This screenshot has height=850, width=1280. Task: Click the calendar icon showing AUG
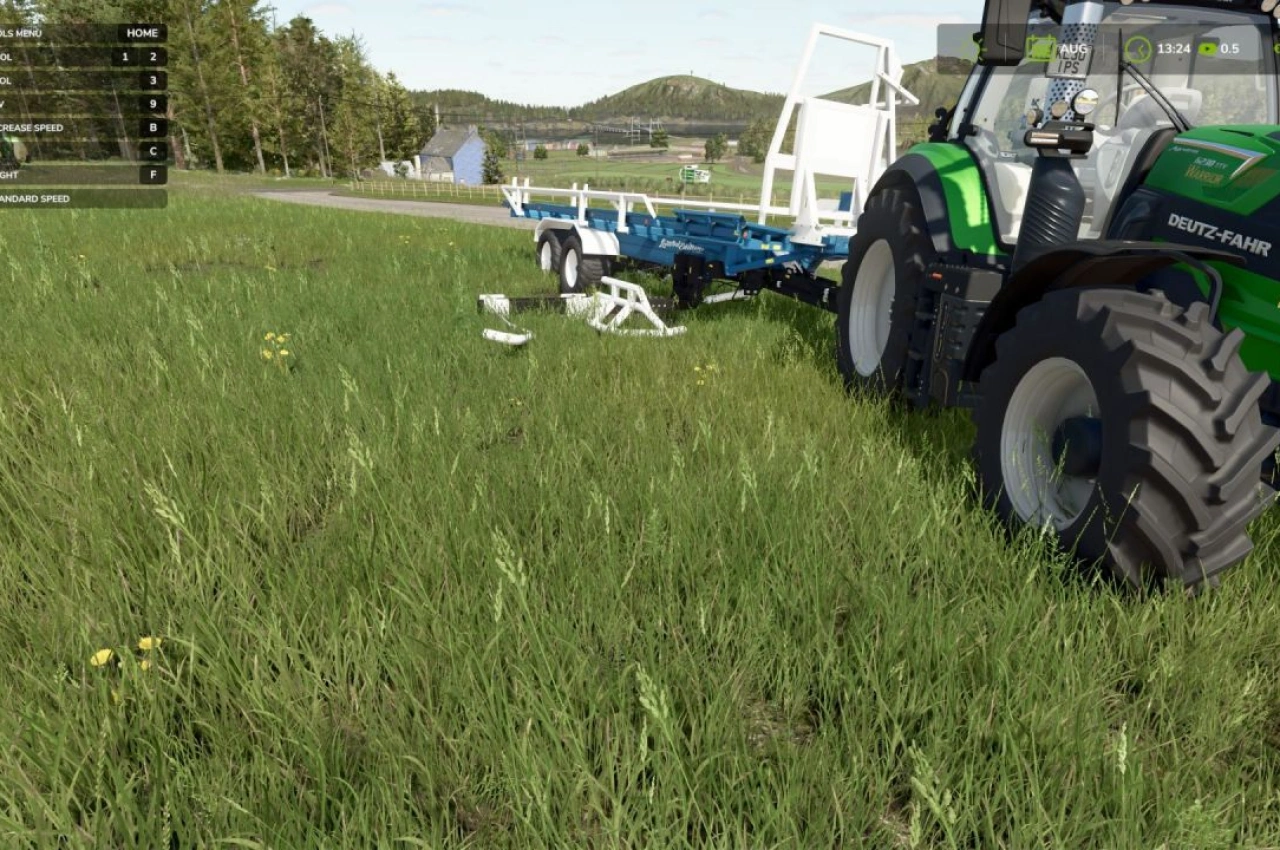[1041, 47]
